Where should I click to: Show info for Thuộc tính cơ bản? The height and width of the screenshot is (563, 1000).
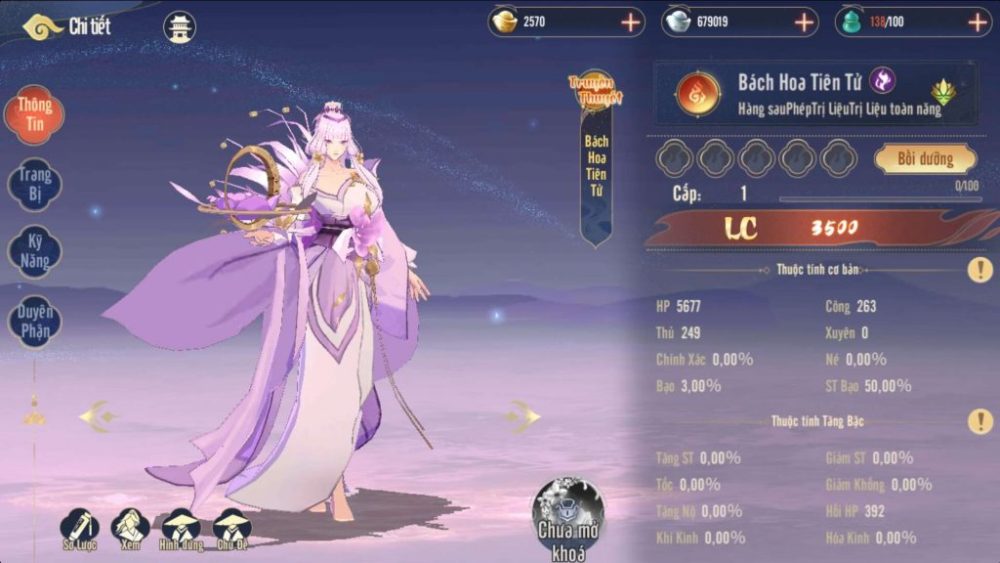tap(979, 270)
